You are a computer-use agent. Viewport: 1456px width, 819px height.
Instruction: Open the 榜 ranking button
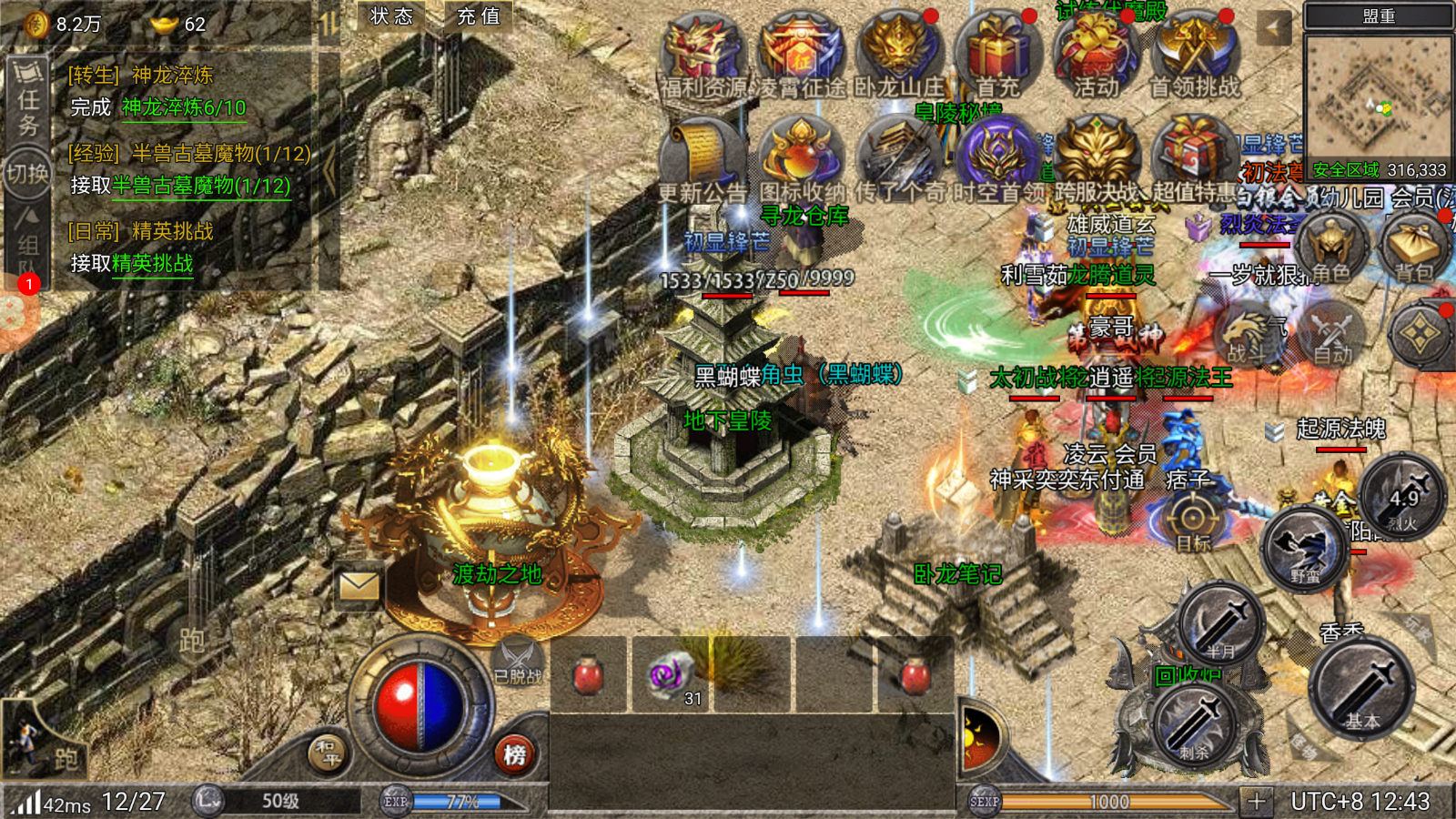pos(515,754)
